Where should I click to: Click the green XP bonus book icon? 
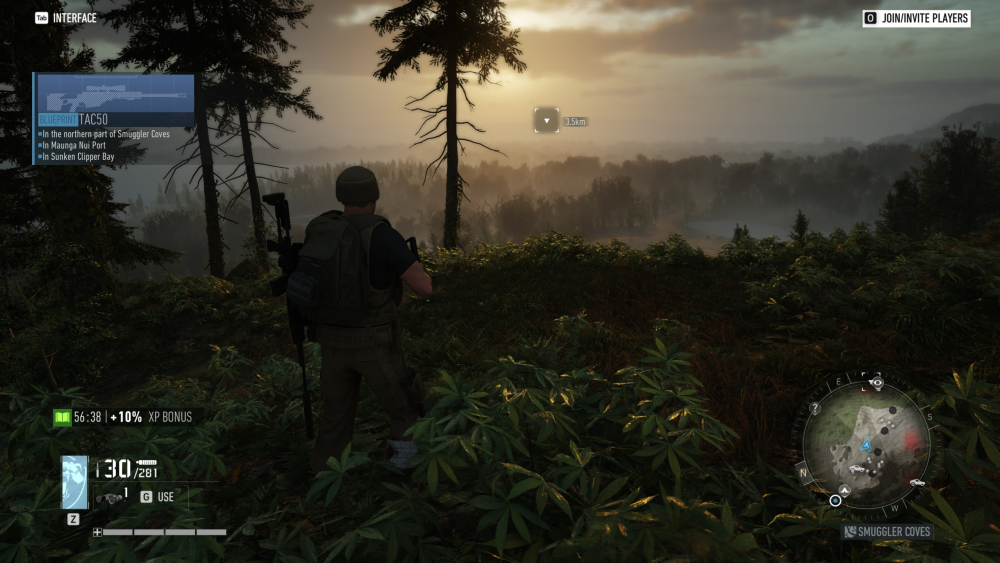pos(62,417)
